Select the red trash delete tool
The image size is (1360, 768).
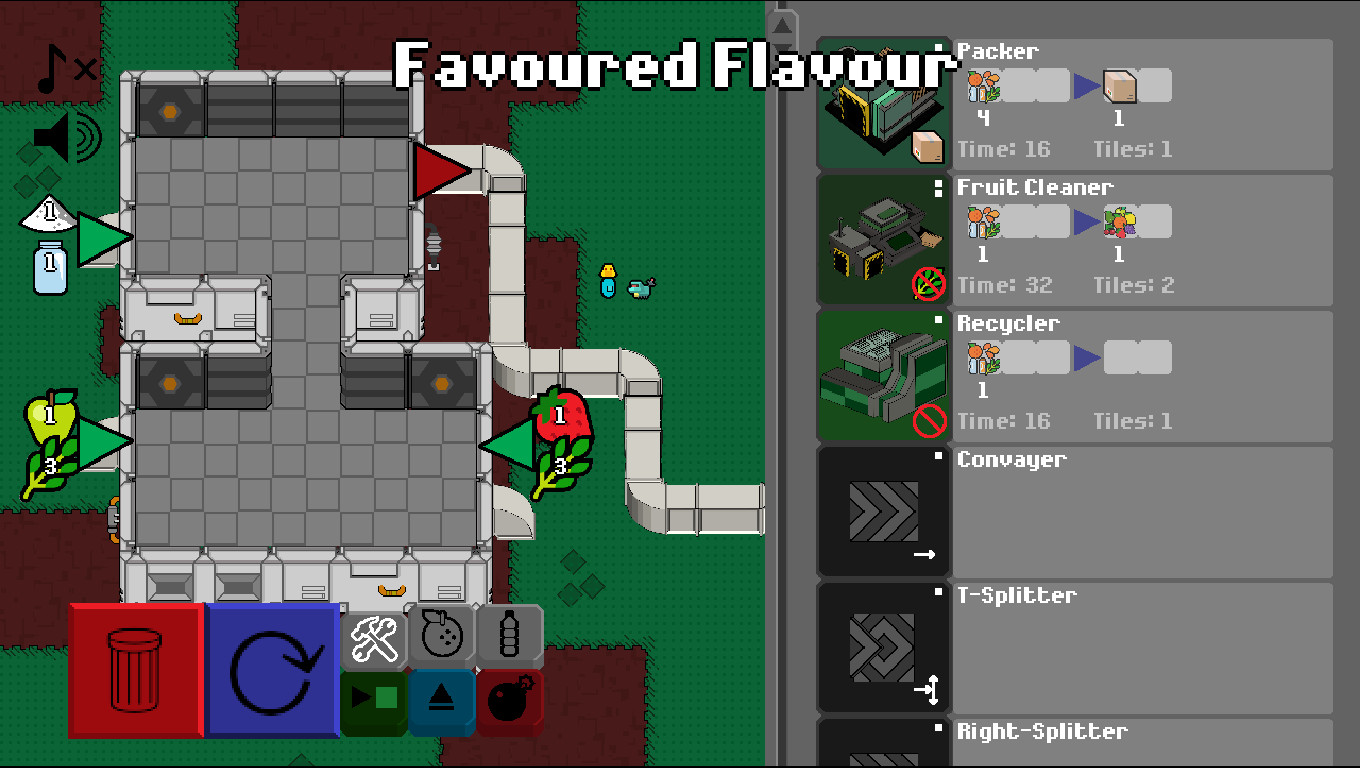pyautogui.click(x=135, y=670)
